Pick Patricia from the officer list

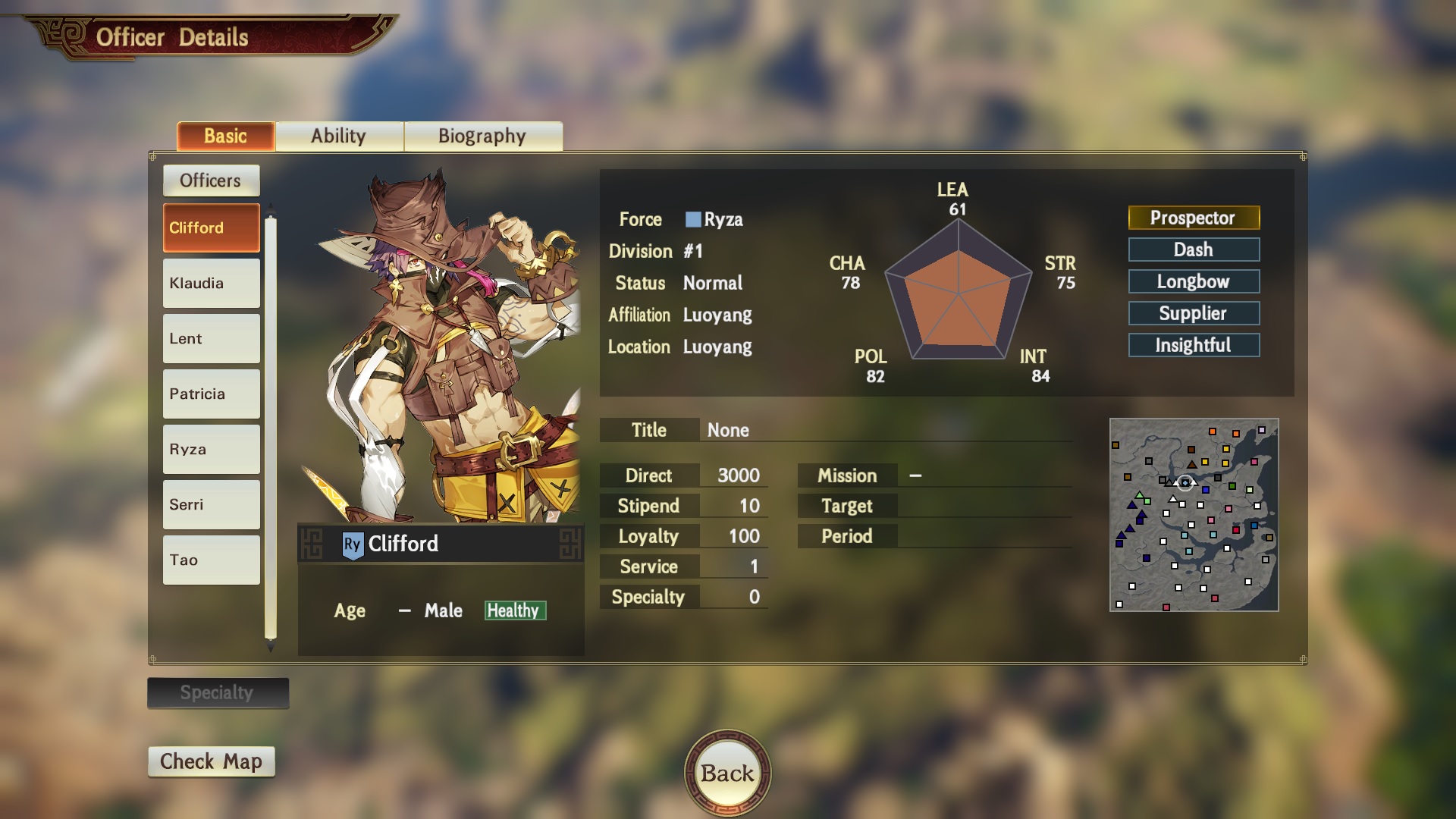211,394
